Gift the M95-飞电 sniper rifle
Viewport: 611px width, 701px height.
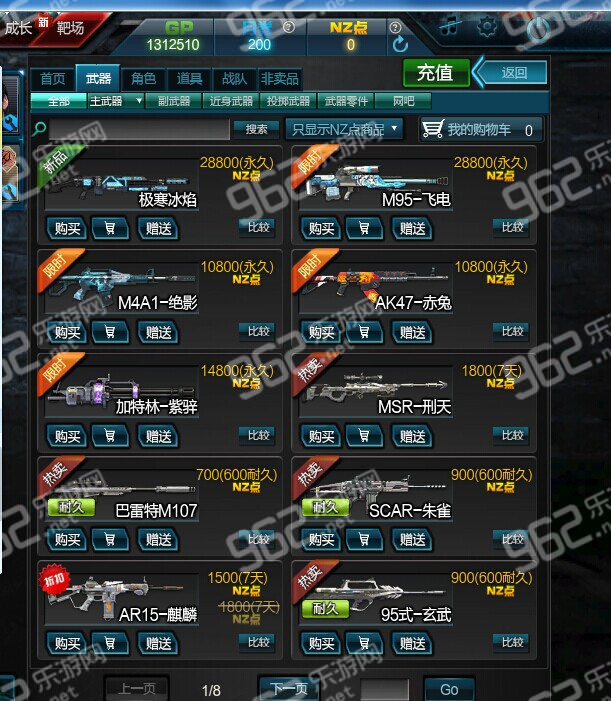coord(412,228)
